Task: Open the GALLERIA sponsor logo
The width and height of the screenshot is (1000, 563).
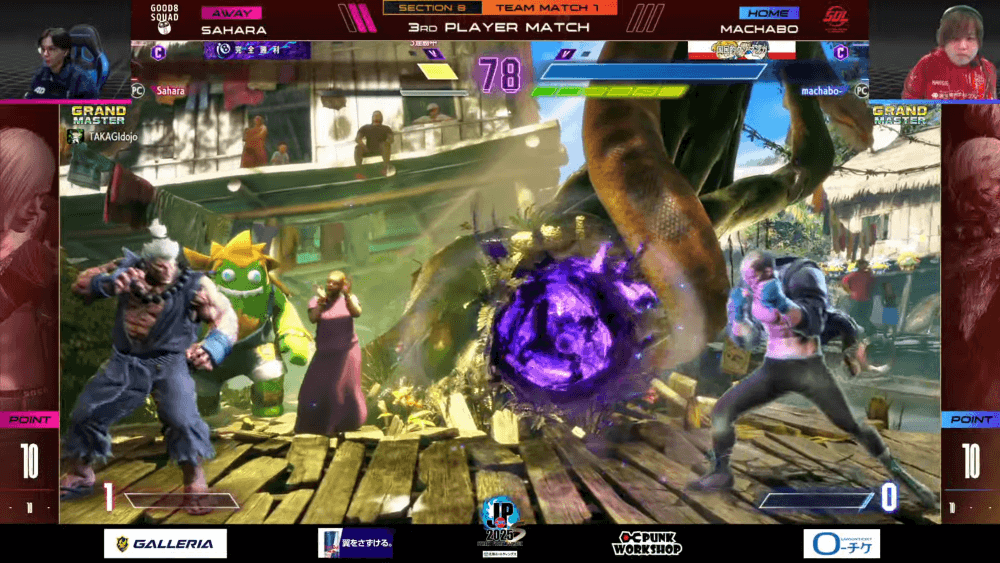Action: [165, 543]
